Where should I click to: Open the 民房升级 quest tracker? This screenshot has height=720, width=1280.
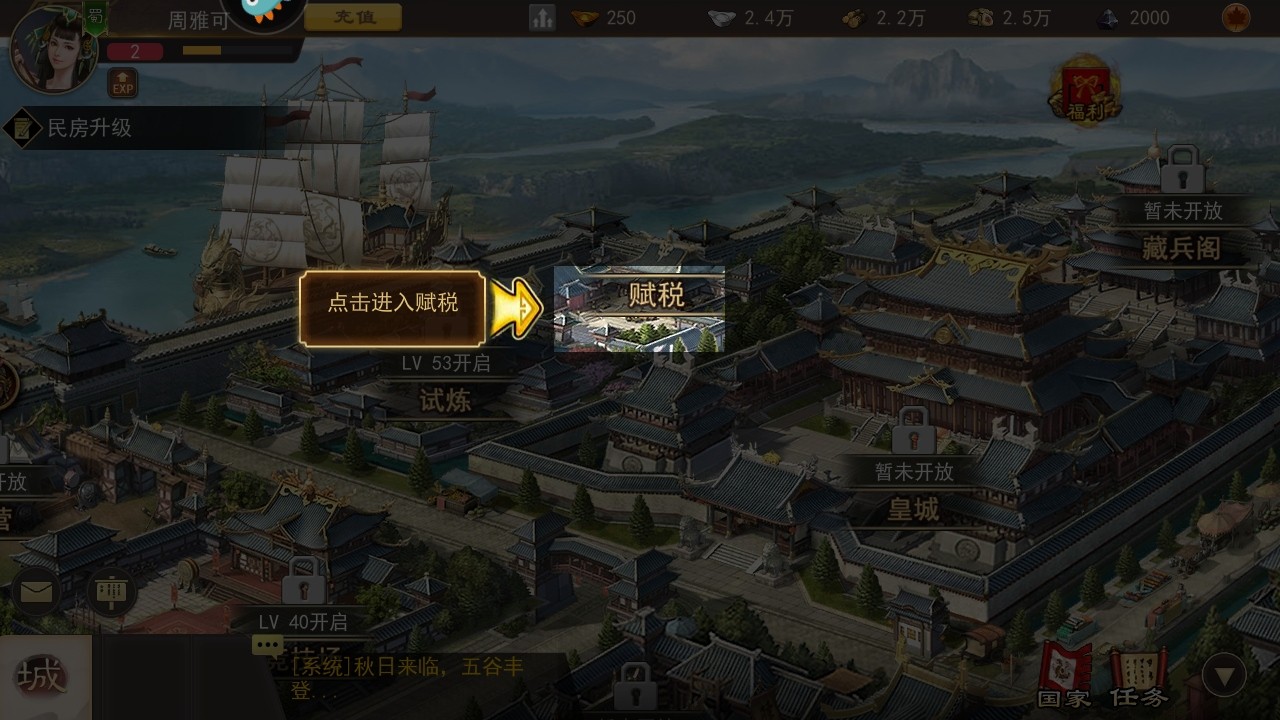[x=90, y=128]
